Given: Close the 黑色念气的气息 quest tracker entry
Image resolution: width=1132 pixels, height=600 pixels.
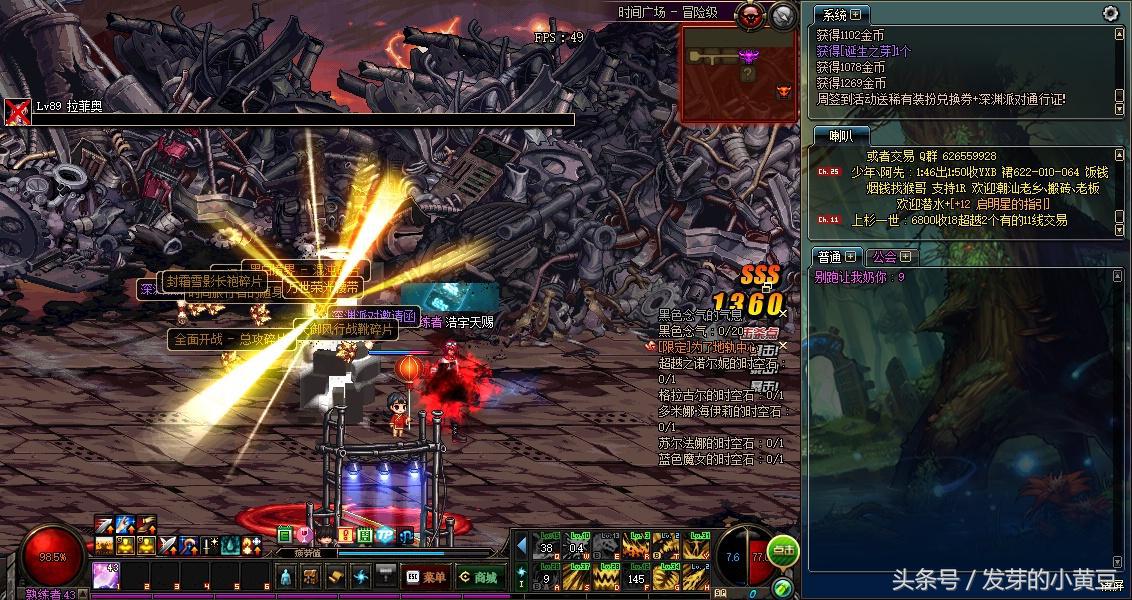Looking at the screenshot, I should [x=783, y=314].
